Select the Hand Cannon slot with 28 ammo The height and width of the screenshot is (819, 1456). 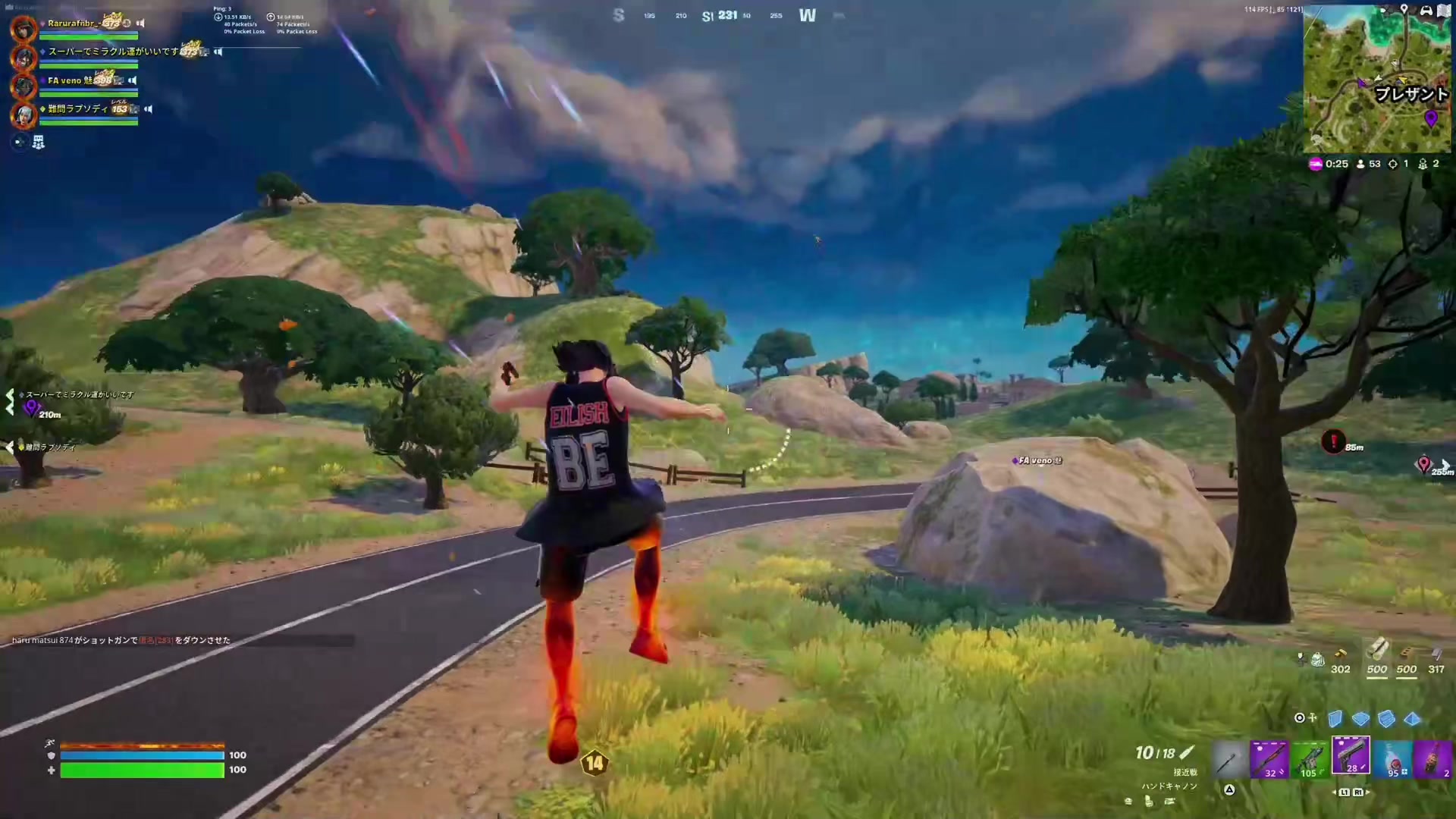[x=1351, y=756]
